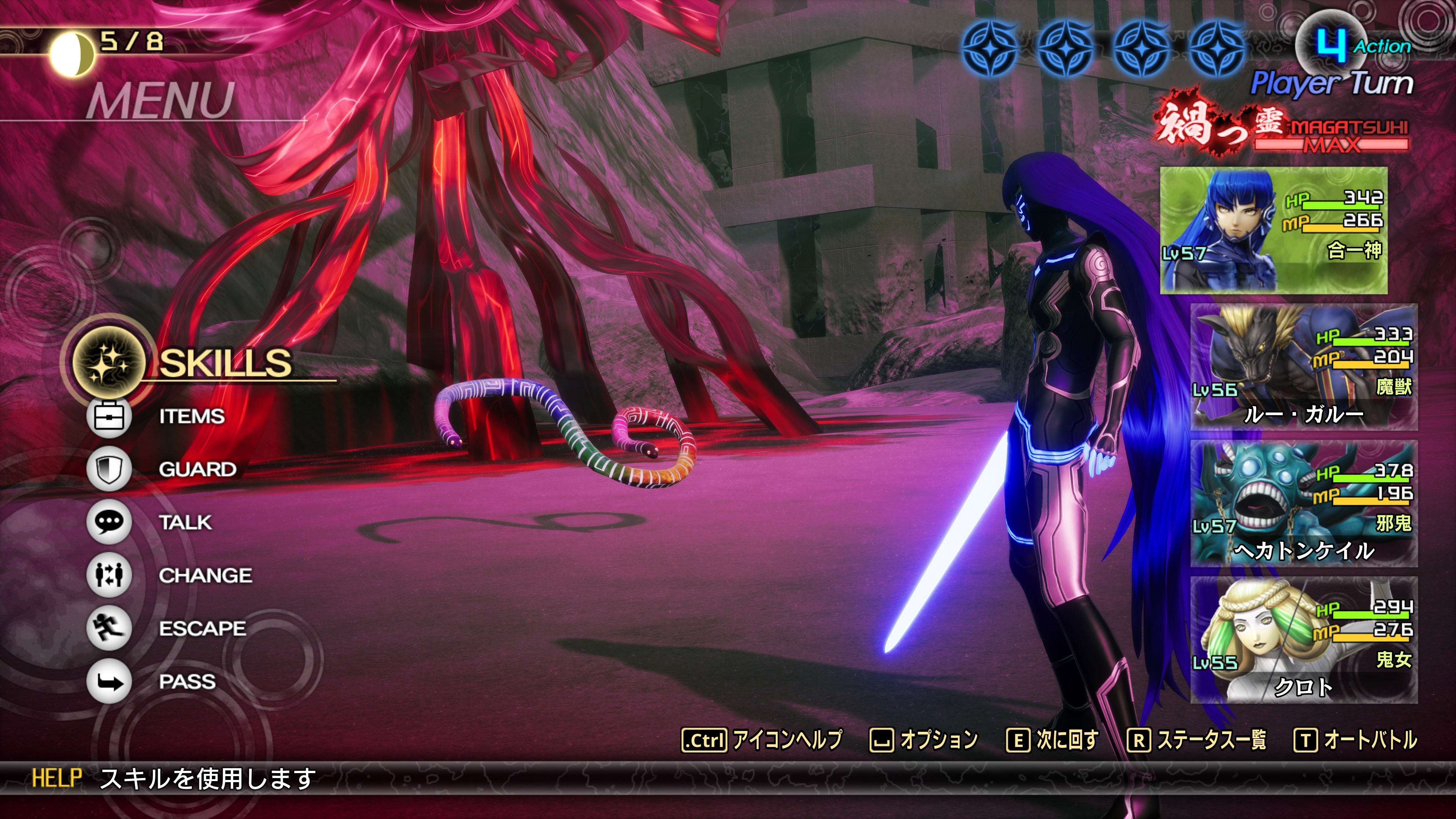
Task: Select the ヘカトンケイル party panel
Action: click(1304, 504)
